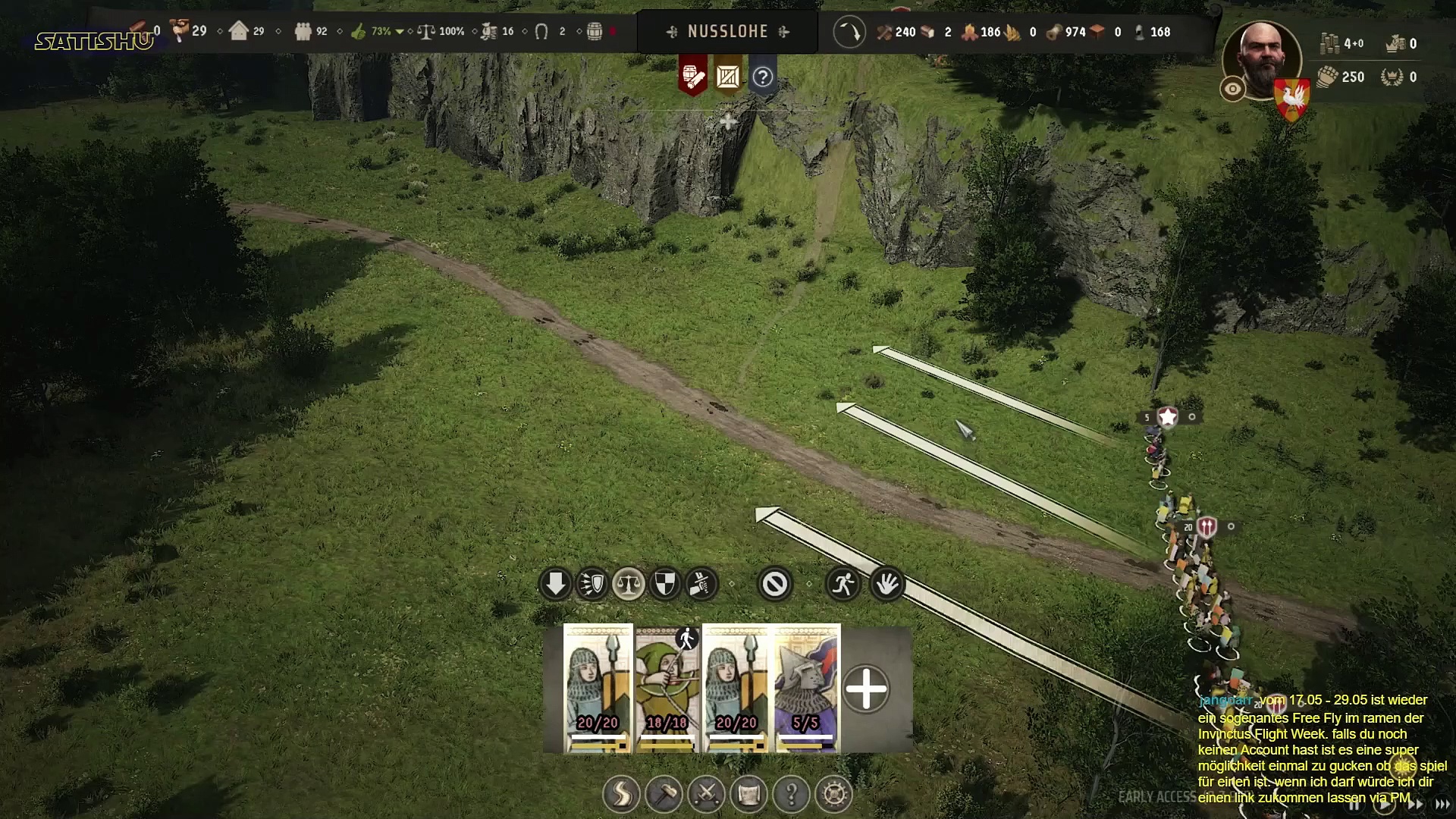Open the crate goods banner
This screenshot has width=1456, height=819.
[728, 77]
